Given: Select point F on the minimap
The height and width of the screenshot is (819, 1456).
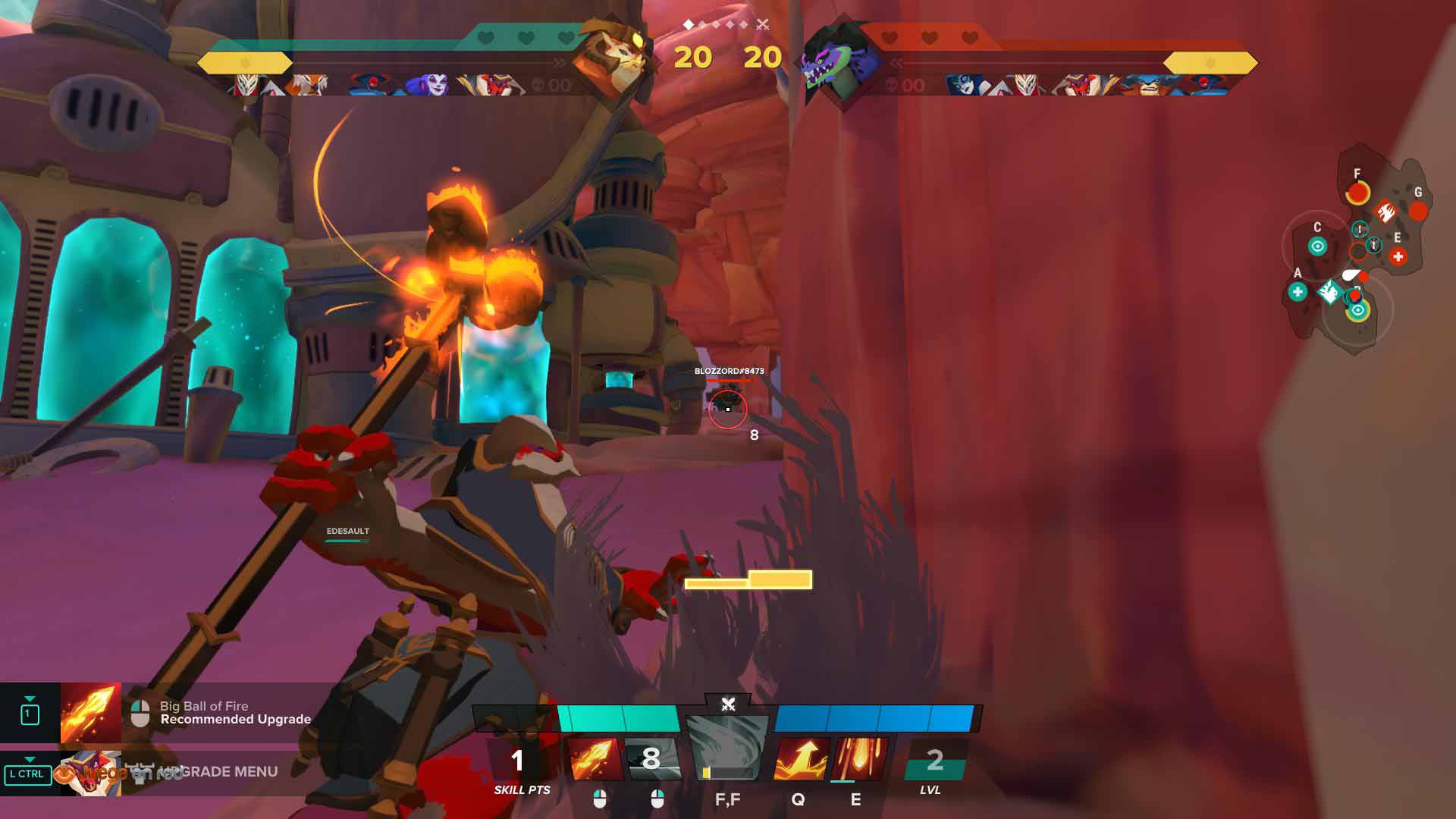Looking at the screenshot, I should pyautogui.click(x=1357, y=193).
